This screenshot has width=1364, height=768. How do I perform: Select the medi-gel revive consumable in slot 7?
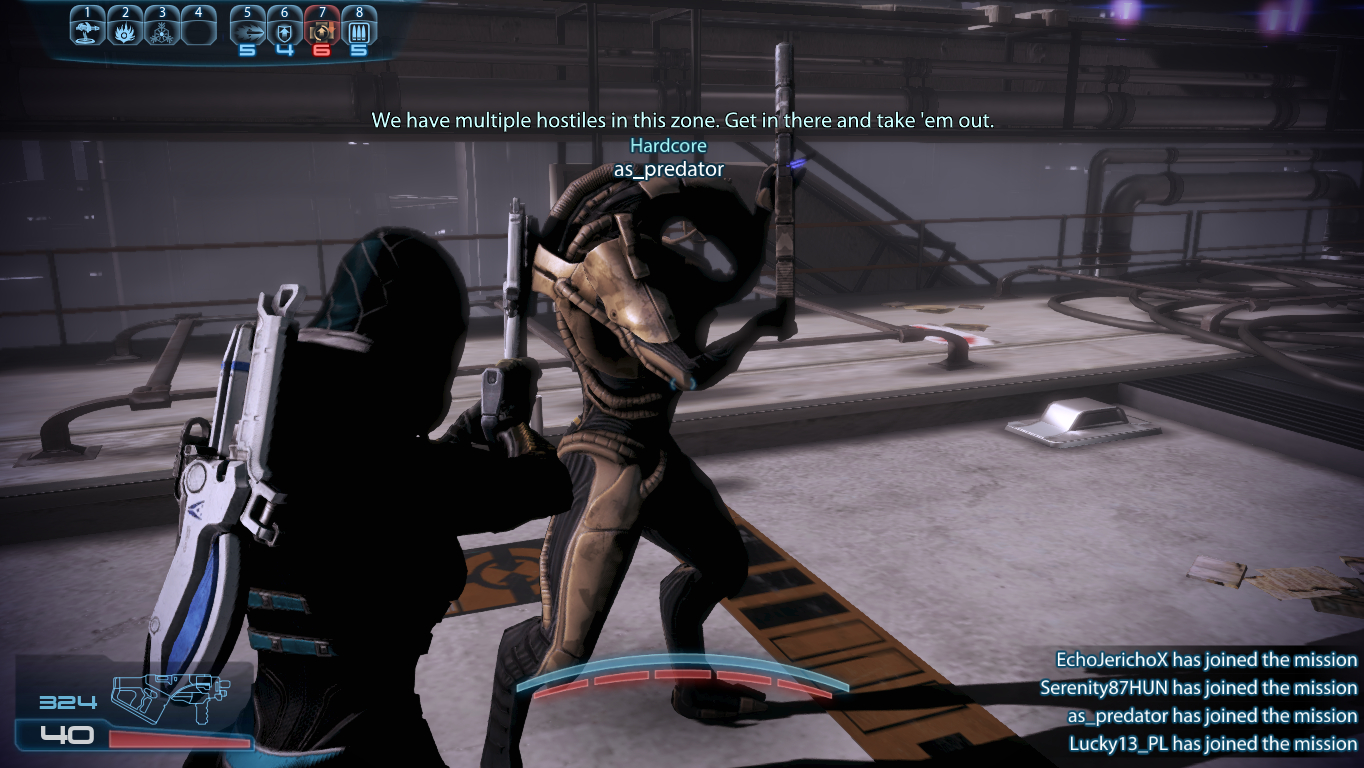click(321, 30)
